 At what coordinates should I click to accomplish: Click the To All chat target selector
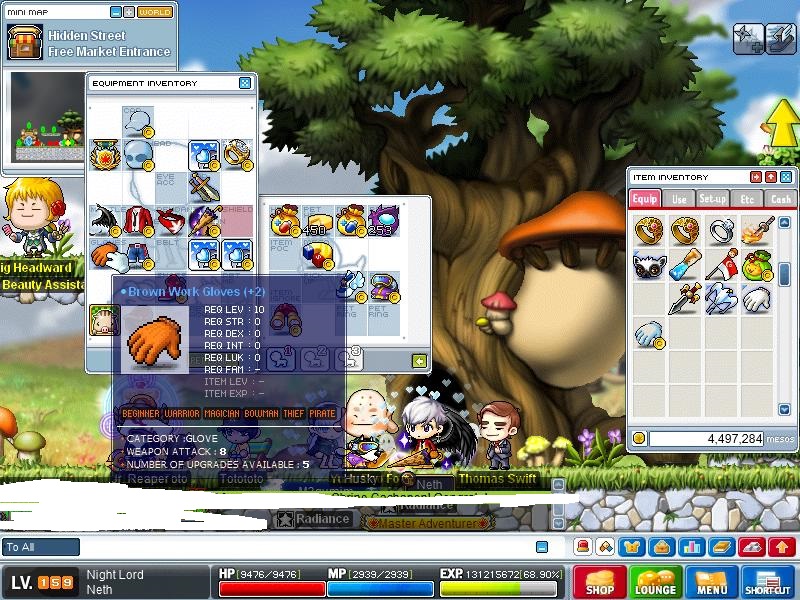41,547
